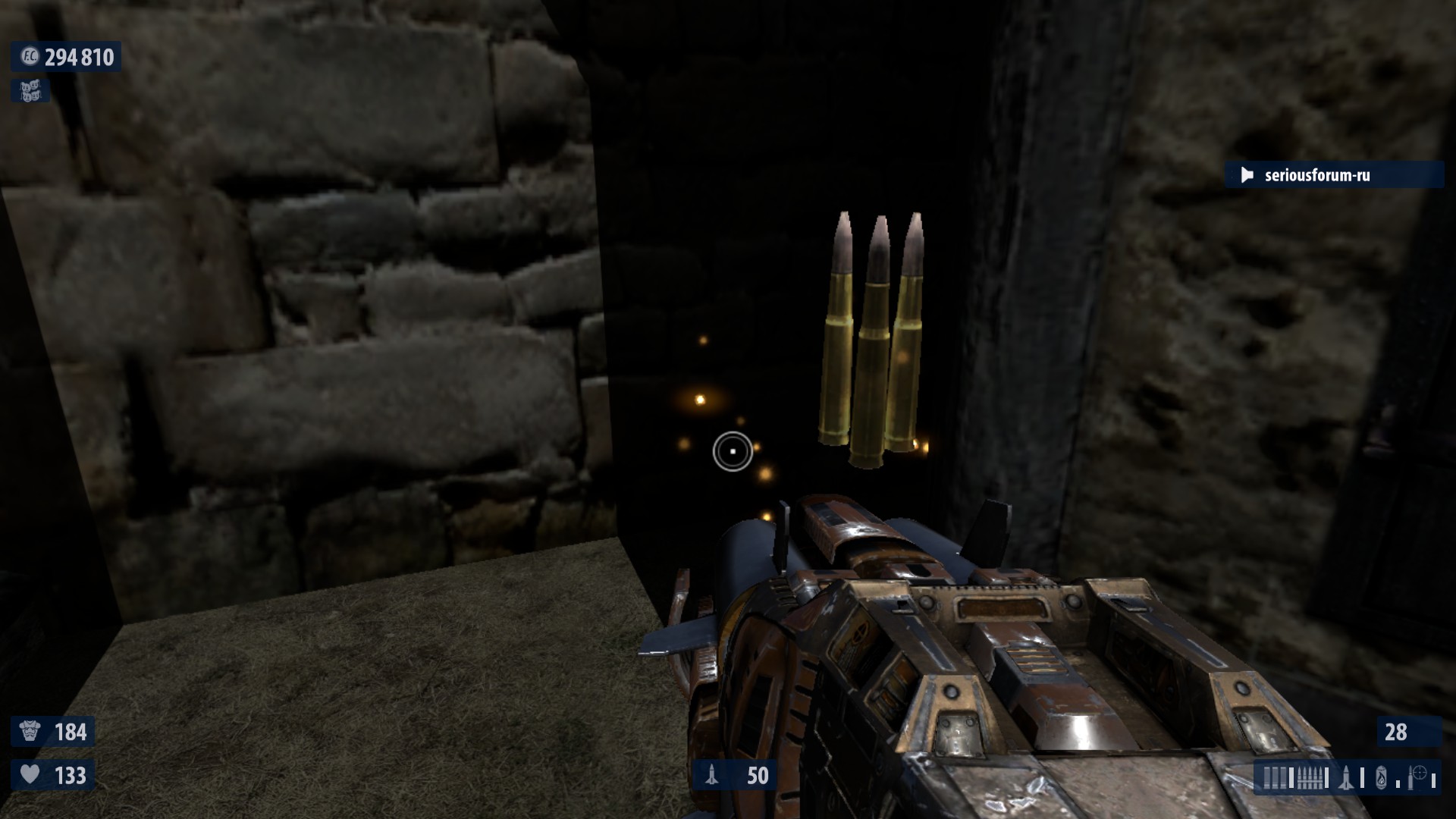Click the heart health icon
Viewport: 1456px width, 819px height.
click(x=30, y=775)
